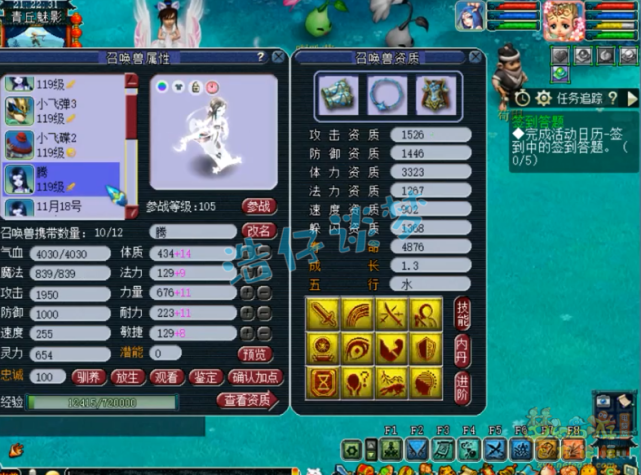Close the 召唤兽属性 window
This screenshot has width=641, height=475.
(x=276, y=58)
